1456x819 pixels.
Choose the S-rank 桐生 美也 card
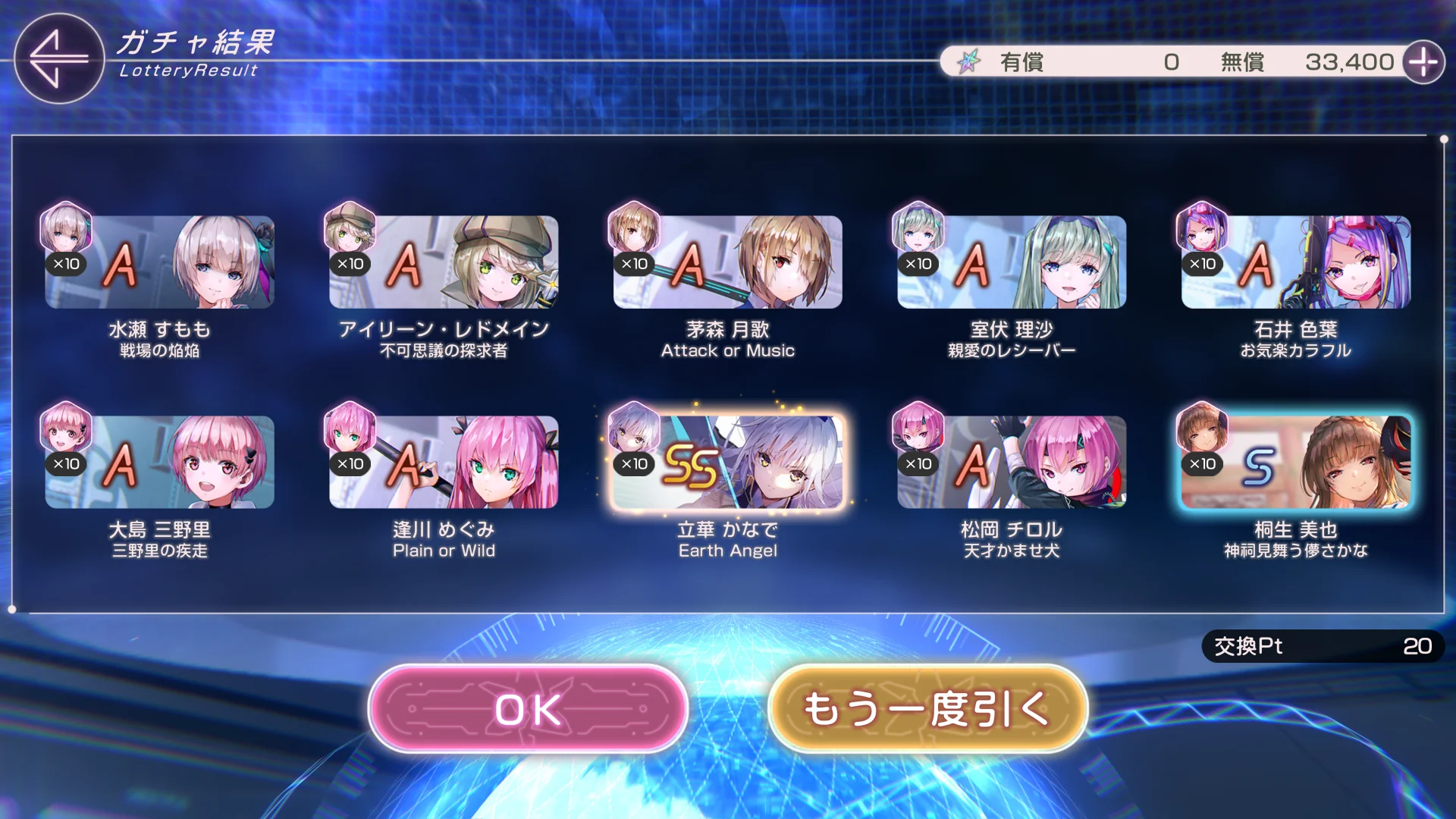click(1295, 463)
